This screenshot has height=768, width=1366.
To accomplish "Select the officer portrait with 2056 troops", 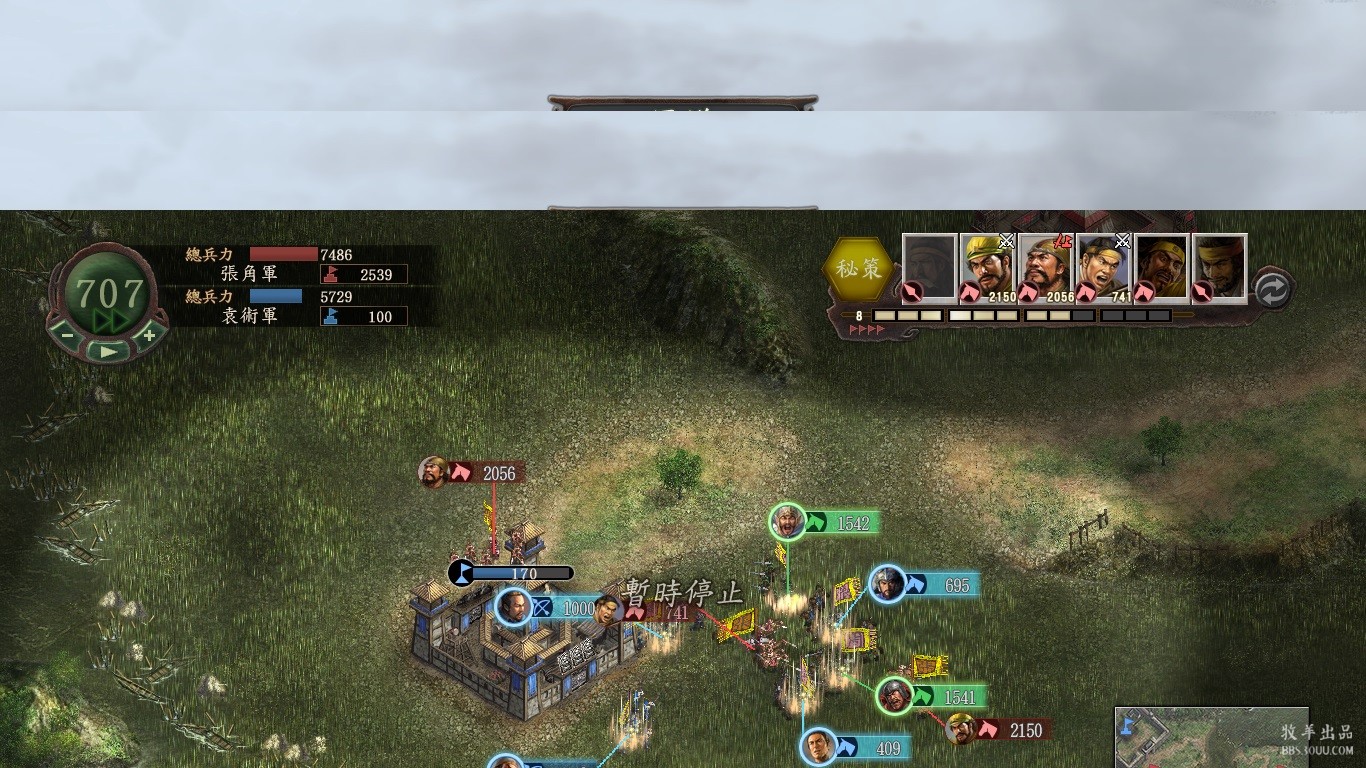I will [1046, 267].
